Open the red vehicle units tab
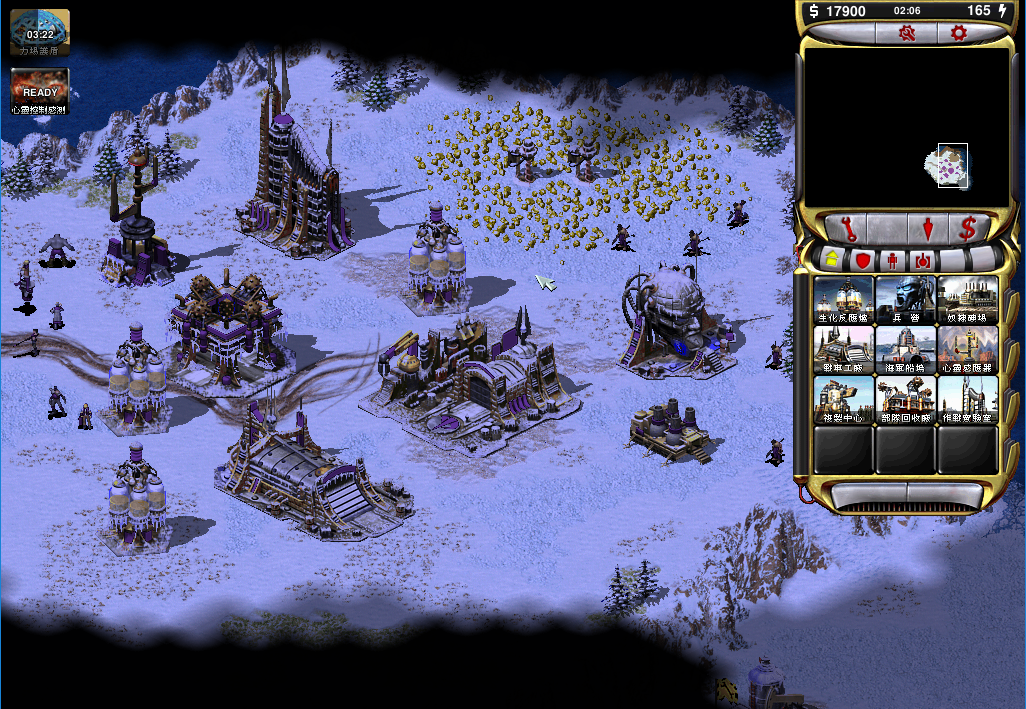 tap(922, 260)
